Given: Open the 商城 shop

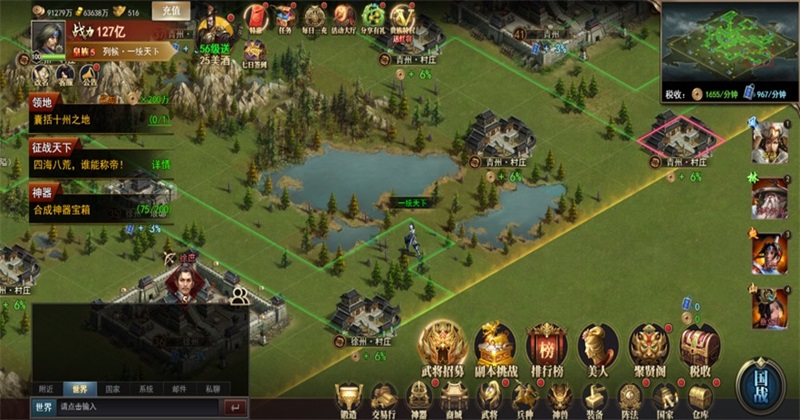Looking at the screenshot, I should [x=454, y=399].
